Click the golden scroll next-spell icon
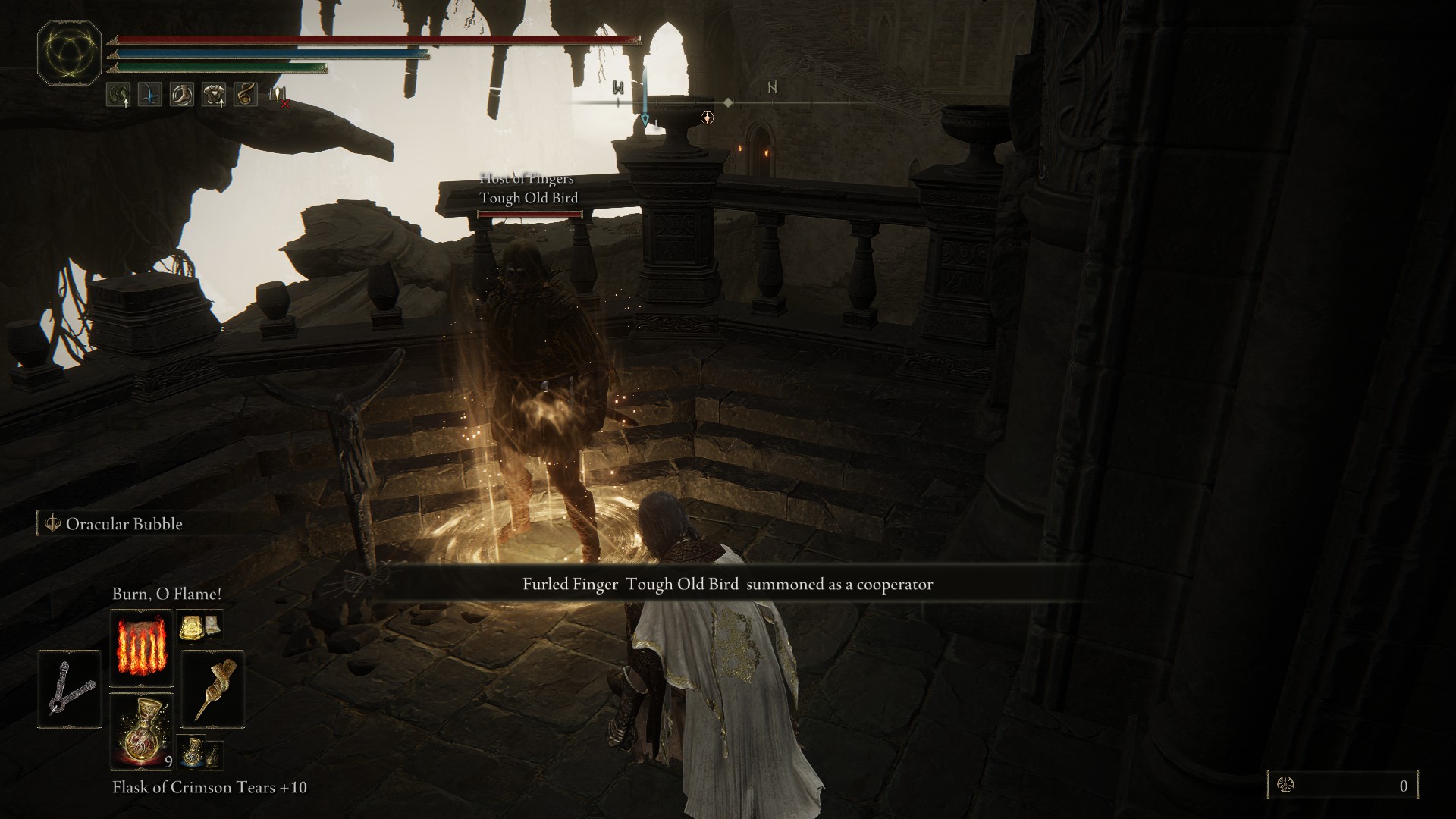 [190, 626]
